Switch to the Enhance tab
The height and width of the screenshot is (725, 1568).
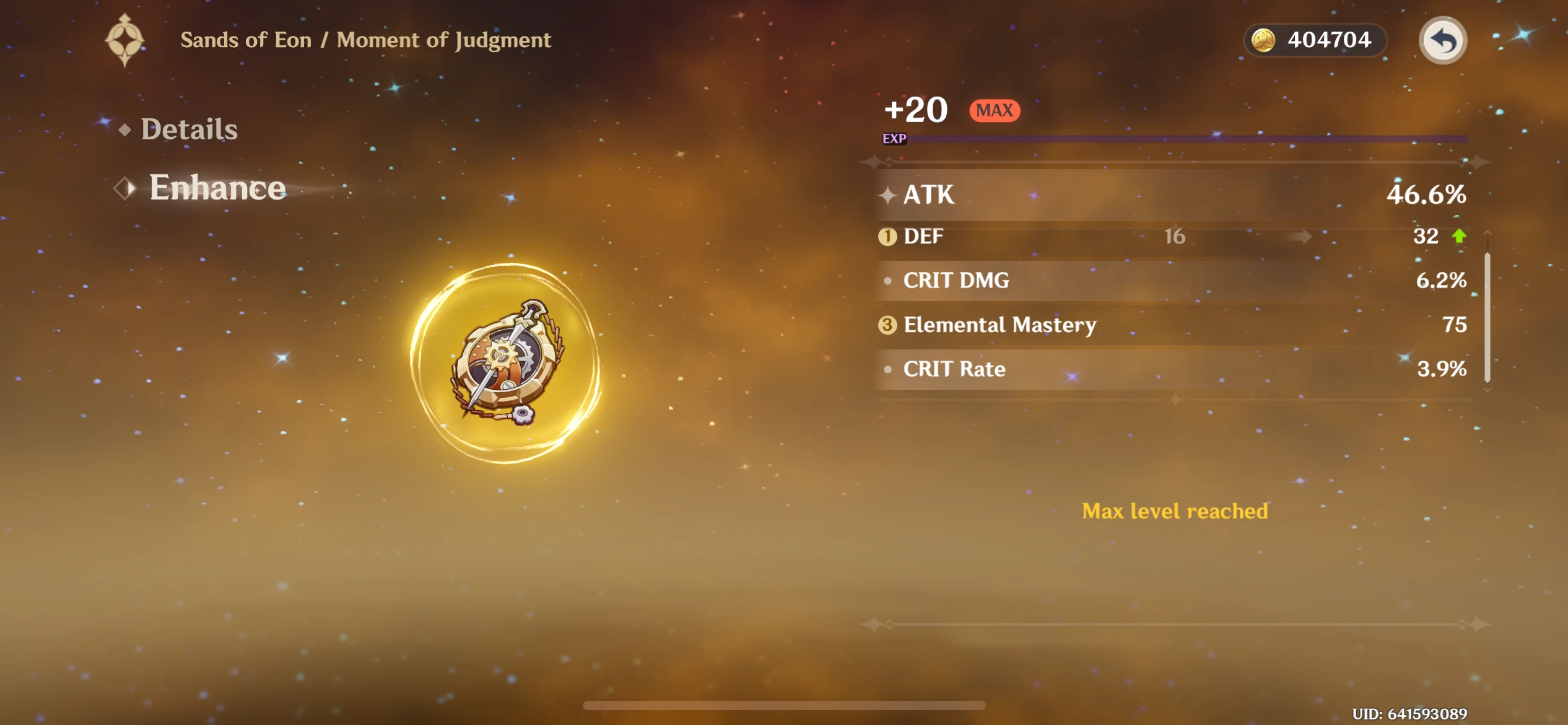click(x=217, y=188)
